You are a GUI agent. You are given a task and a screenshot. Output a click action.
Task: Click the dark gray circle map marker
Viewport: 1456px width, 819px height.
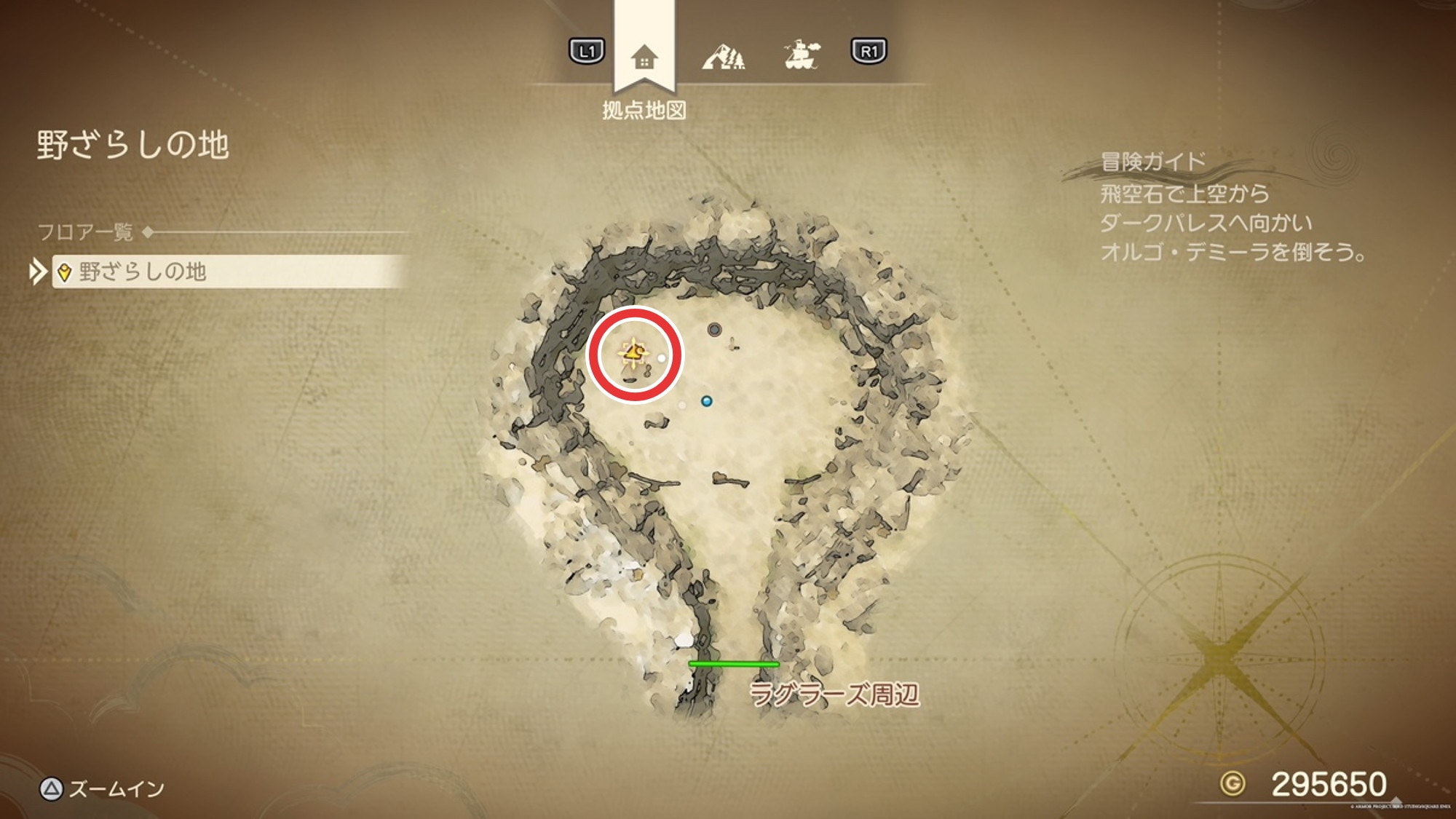(x=714, y=330)
